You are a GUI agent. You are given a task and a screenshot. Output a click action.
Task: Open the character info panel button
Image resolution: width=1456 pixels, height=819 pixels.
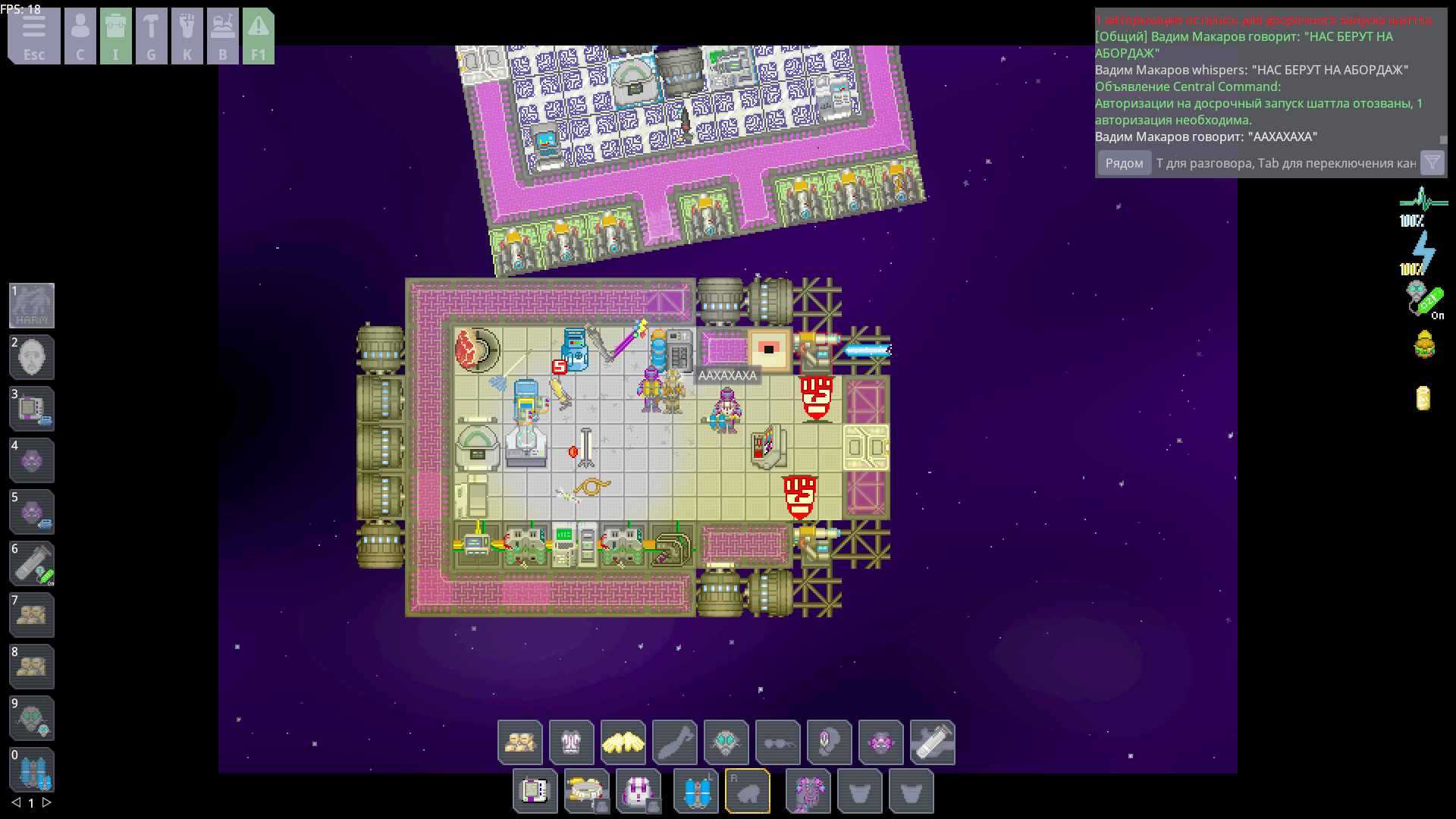click(80, 36)
